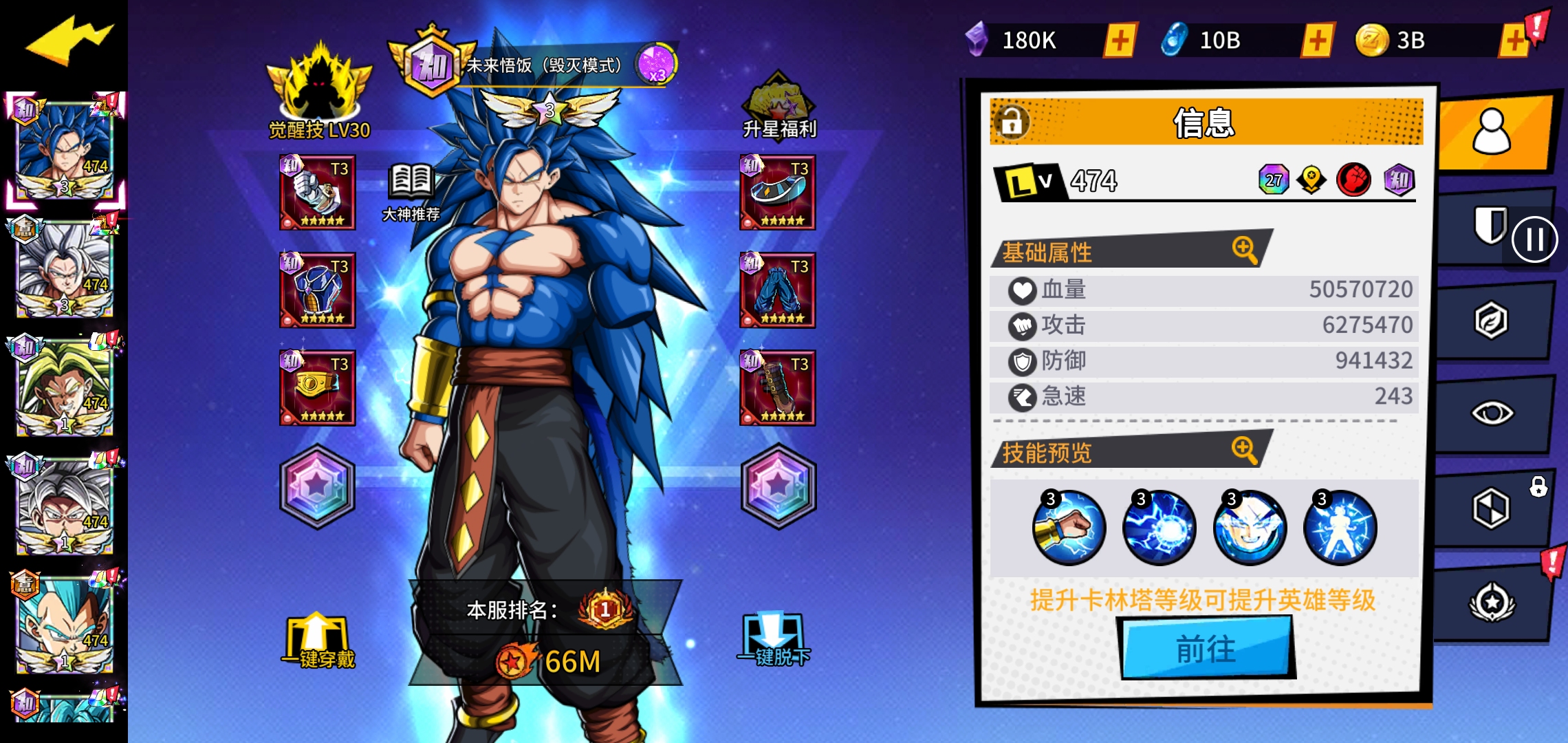
Task: Select the 升星福利 star-up benefits icon
Action: 777,103
